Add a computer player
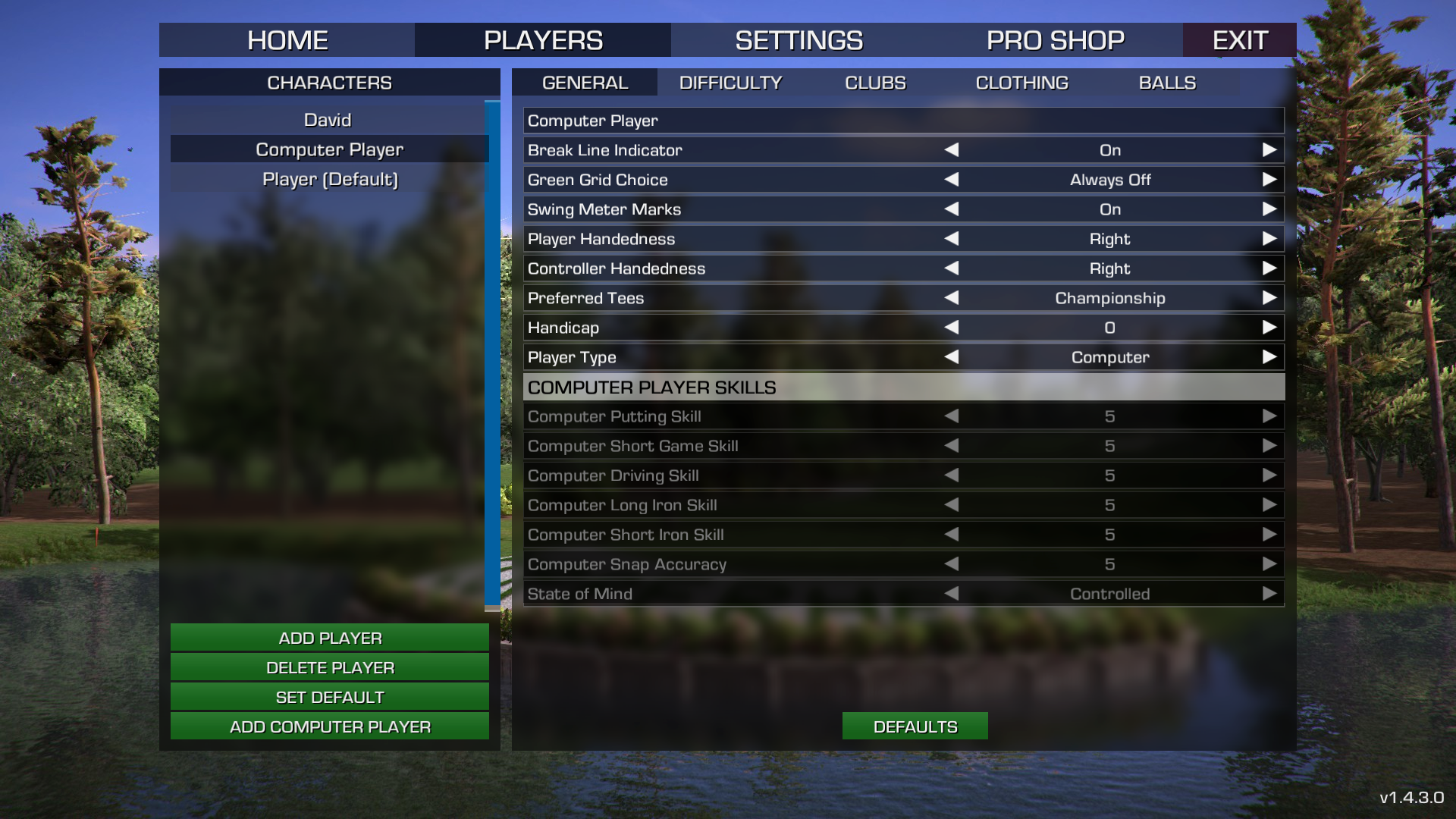The image size is (1456, 819). pos(330,726)
